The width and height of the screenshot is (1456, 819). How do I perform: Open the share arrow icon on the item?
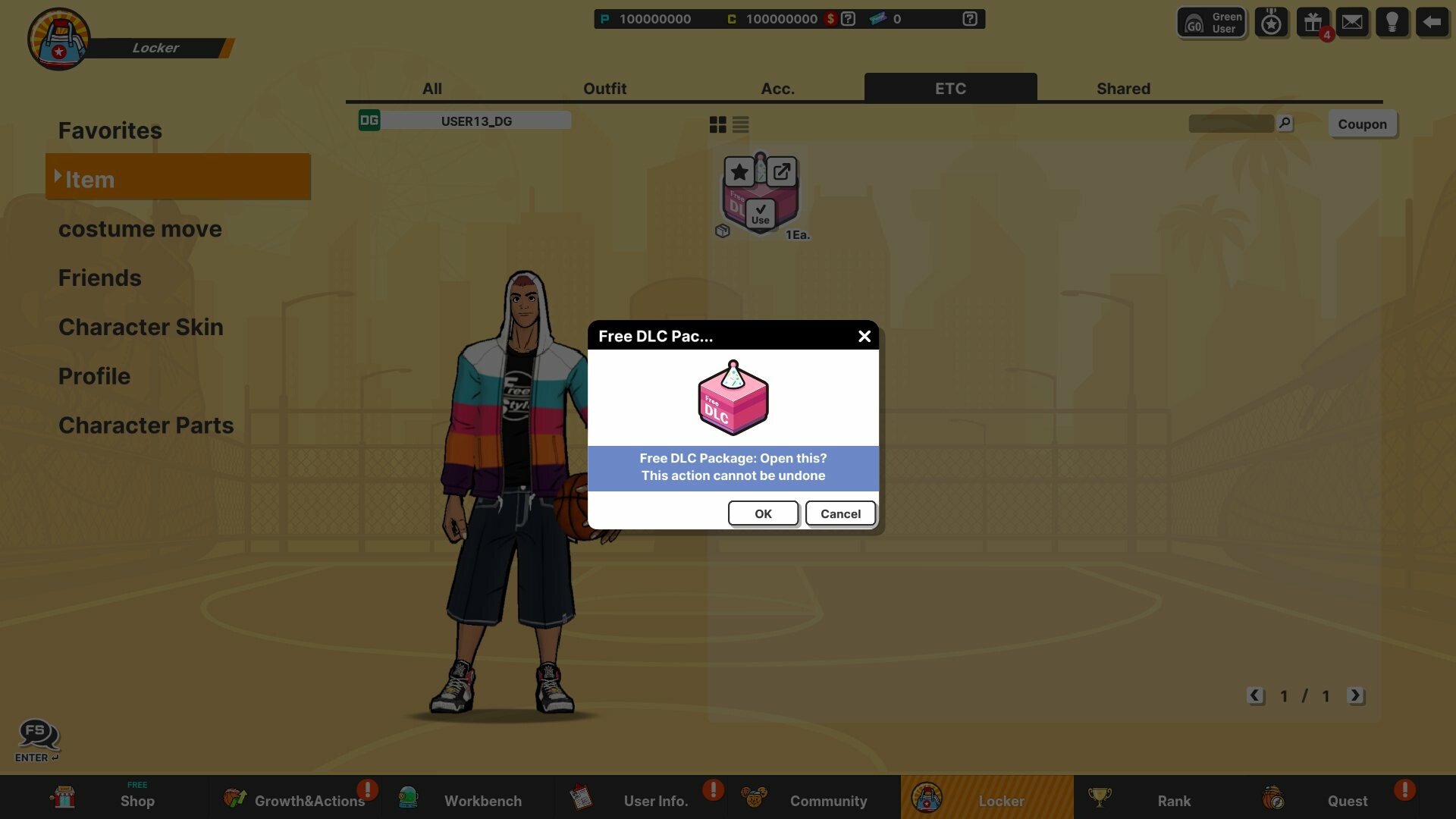783,171
